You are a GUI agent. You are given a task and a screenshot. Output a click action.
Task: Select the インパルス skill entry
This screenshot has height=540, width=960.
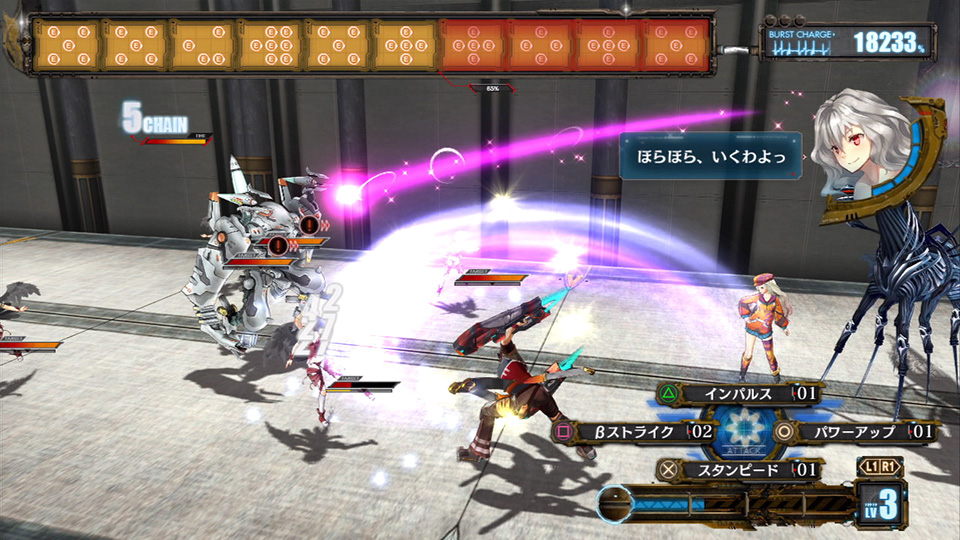coord(740,394)
